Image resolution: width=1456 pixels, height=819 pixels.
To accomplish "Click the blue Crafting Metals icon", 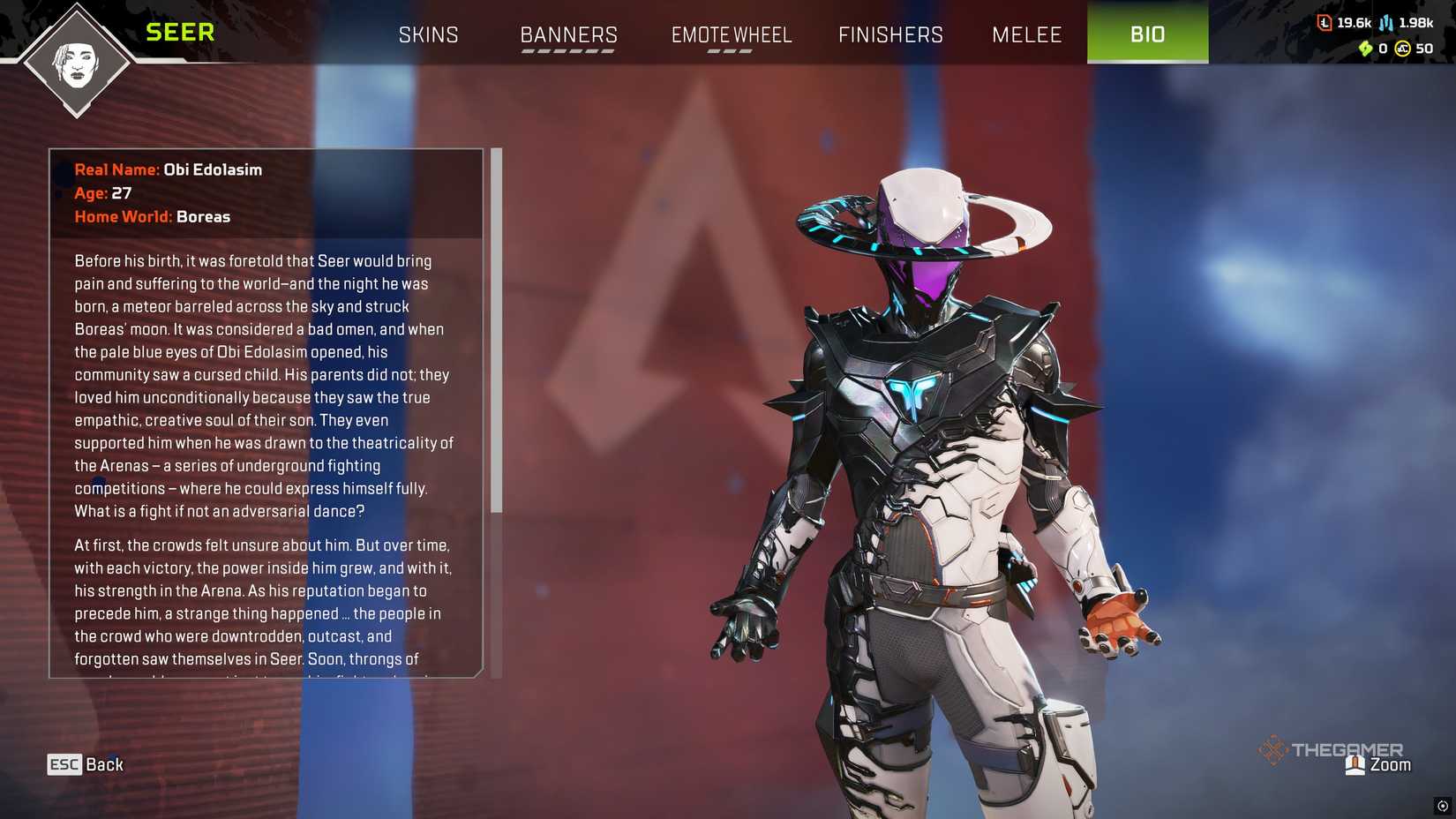I will click(1385, 23).
